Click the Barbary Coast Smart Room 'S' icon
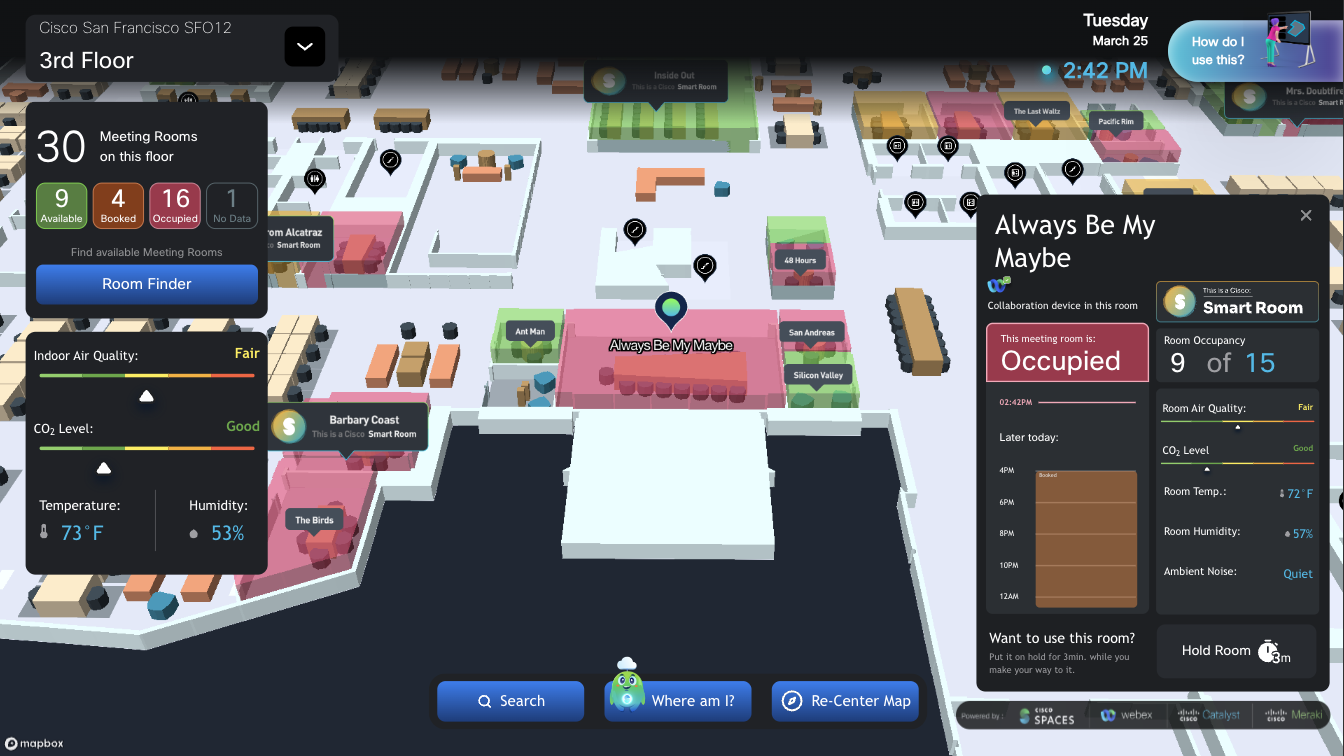 (289, 426)
